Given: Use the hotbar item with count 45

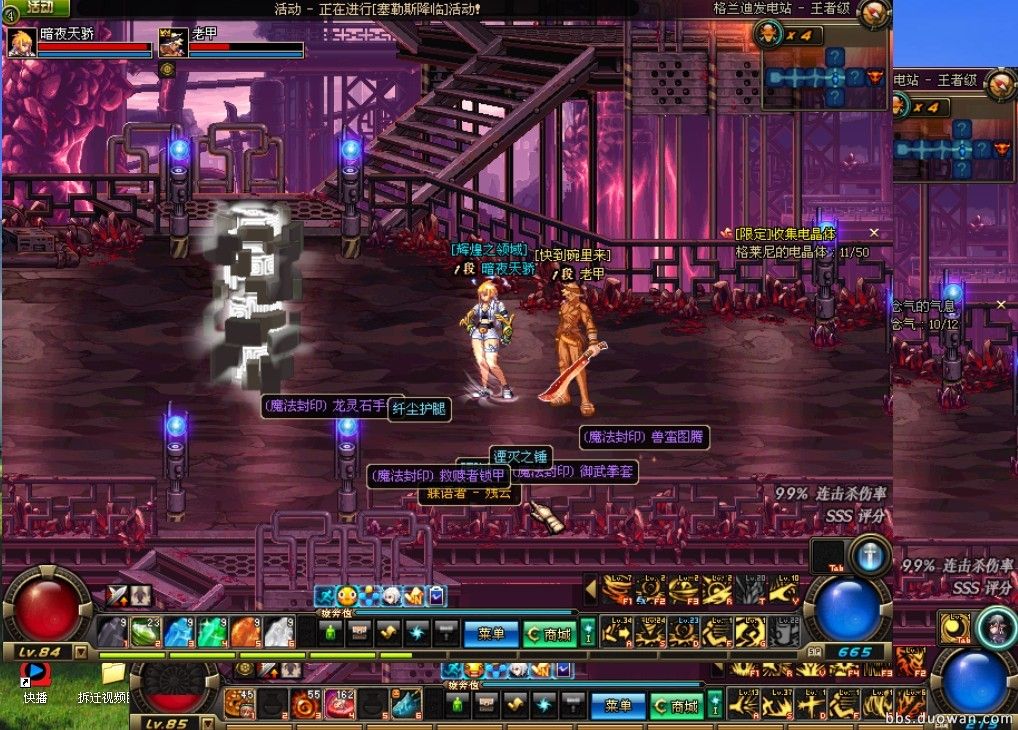Looking at the screenshot, I should tap(239, 705).
